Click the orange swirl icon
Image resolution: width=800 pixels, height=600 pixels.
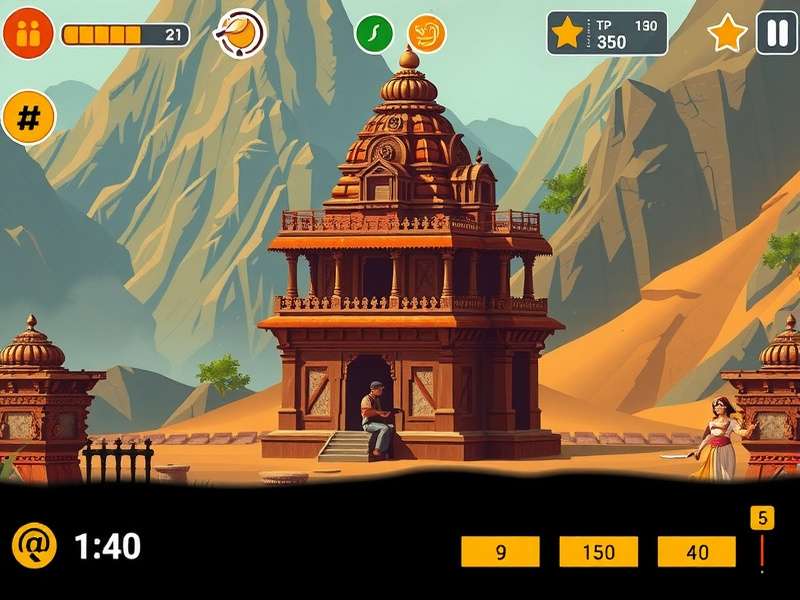pos(427,33)
